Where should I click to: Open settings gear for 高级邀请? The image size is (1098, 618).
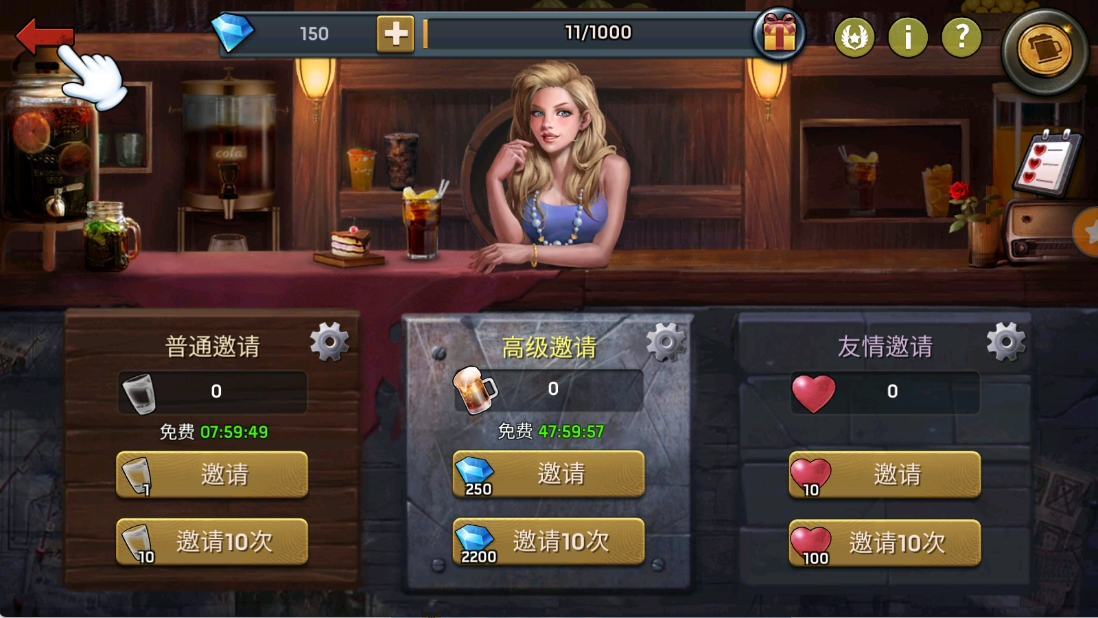pyautogui.click(x=666, y=342)
